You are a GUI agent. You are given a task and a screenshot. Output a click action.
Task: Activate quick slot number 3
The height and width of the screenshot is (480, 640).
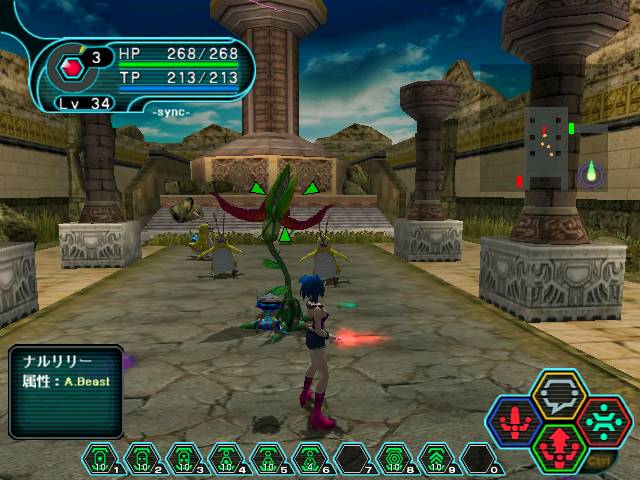(x=183, y=459)
